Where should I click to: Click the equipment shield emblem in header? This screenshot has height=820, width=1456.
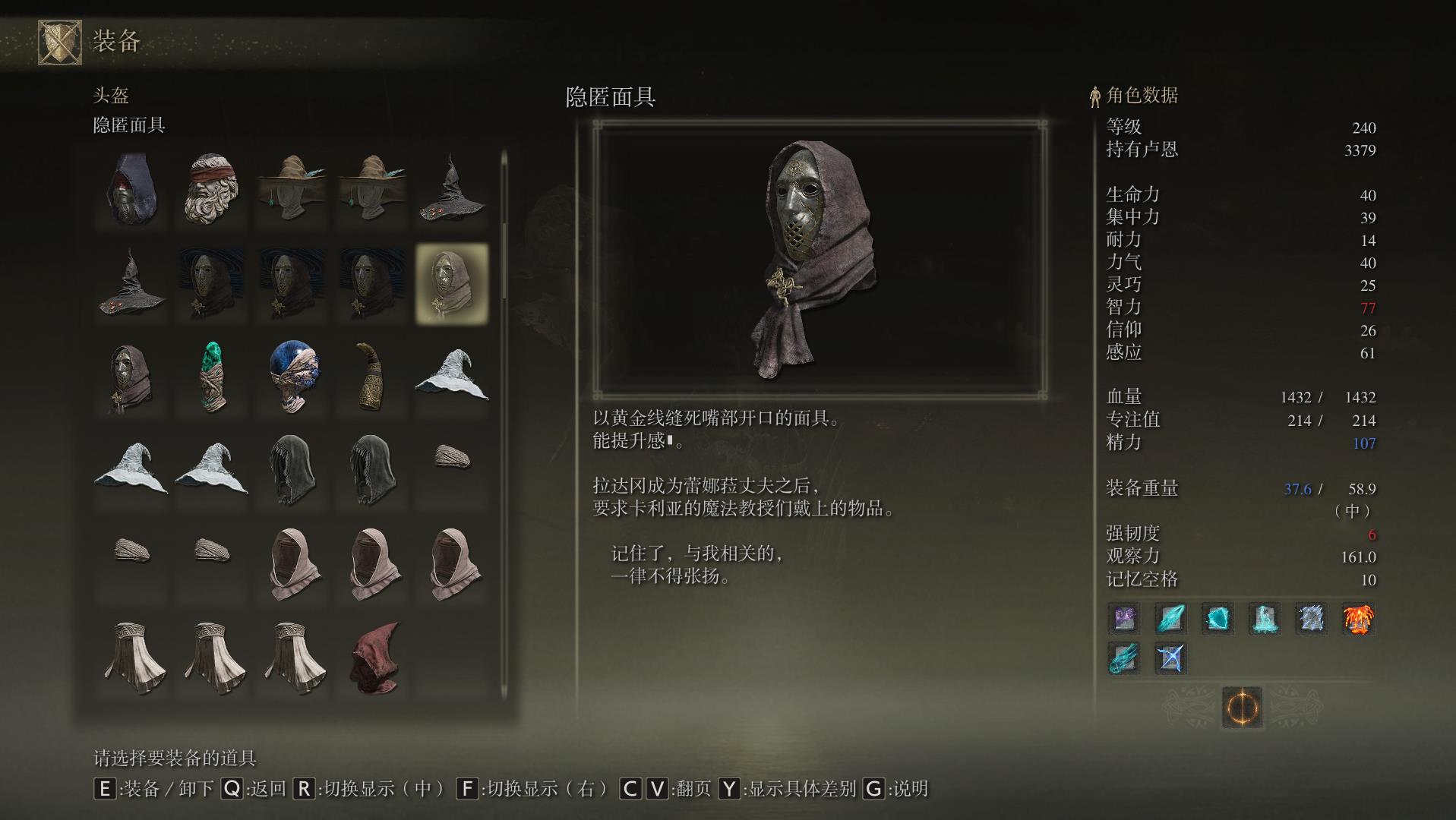59,42
